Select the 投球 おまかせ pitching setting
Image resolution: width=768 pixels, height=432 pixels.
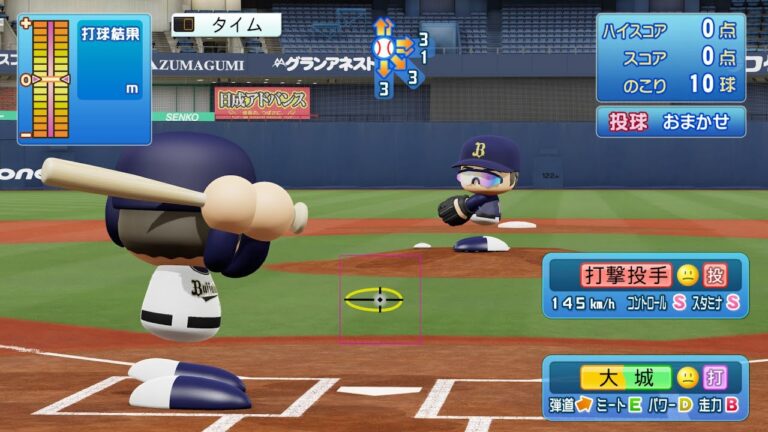(x=671, y=122)
